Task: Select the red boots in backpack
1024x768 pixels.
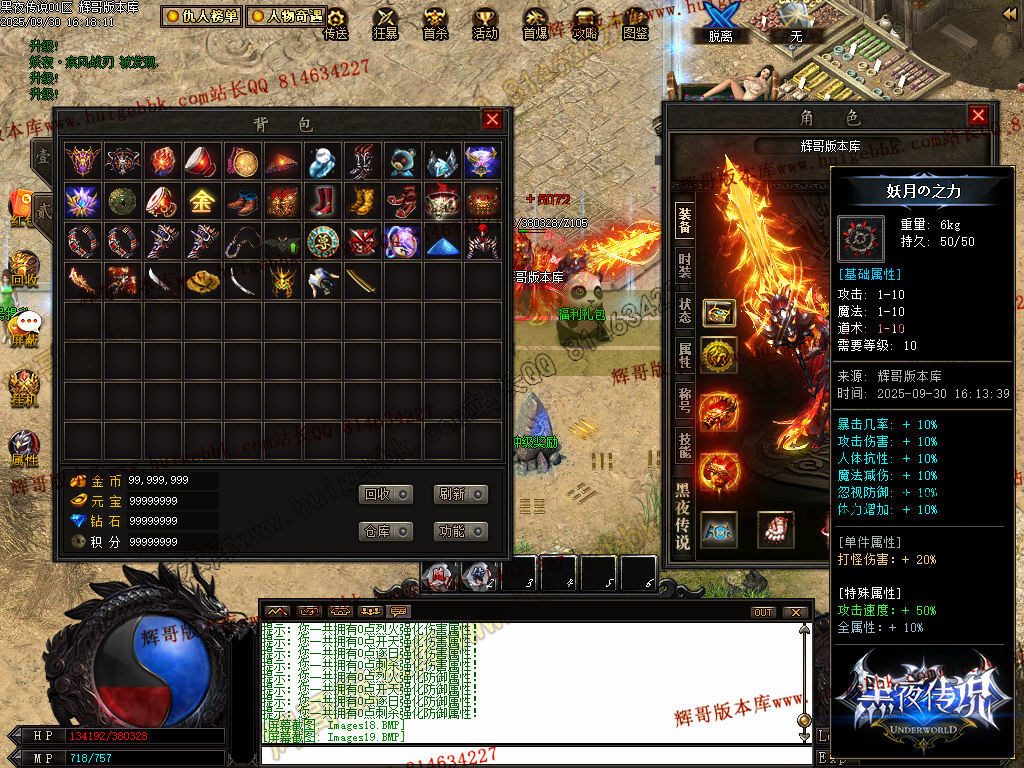Action: click(x=323, y=201)
